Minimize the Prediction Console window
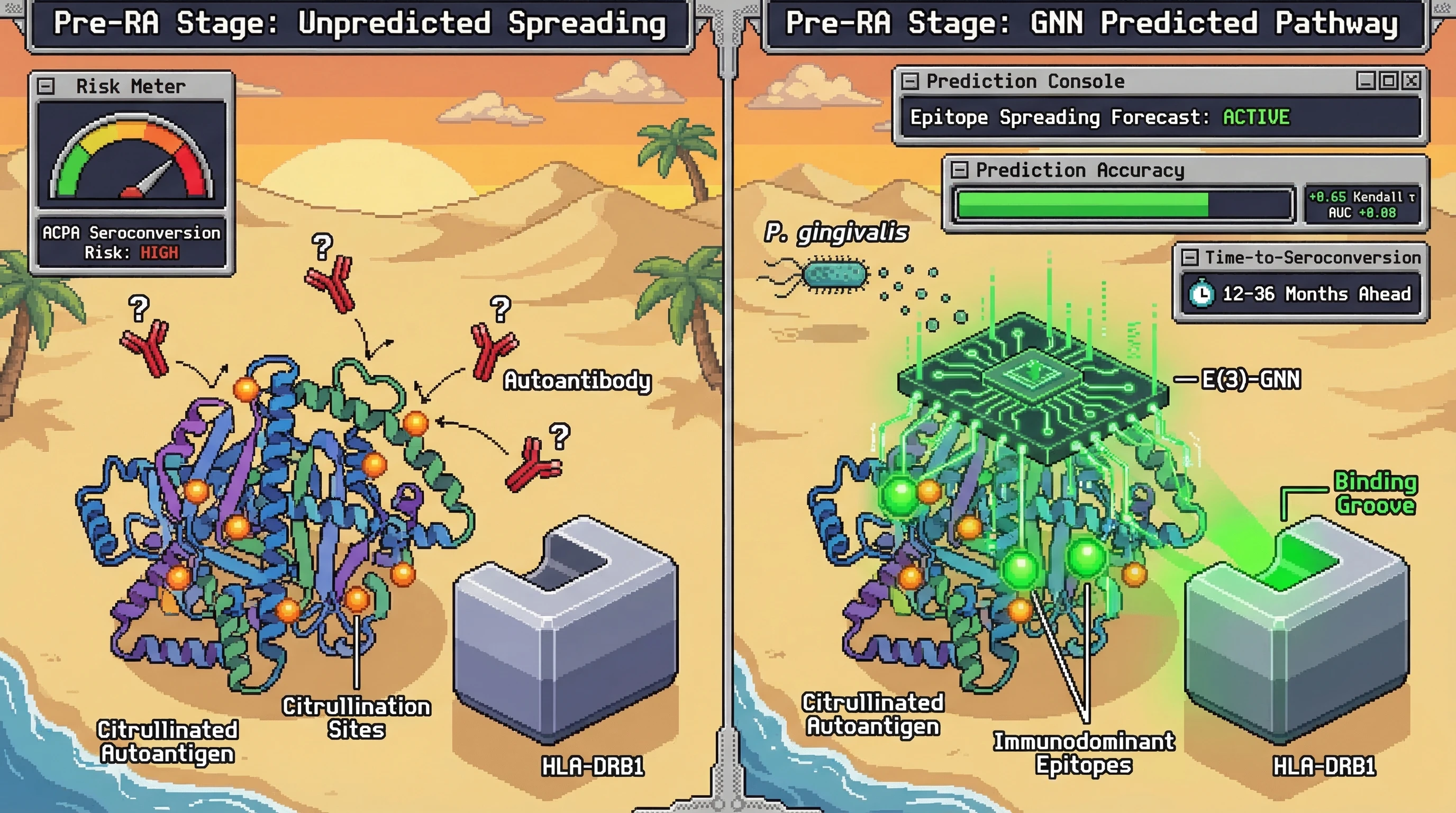The height and width of the screenshot is (813, 1456). [x=1366, y=81]
